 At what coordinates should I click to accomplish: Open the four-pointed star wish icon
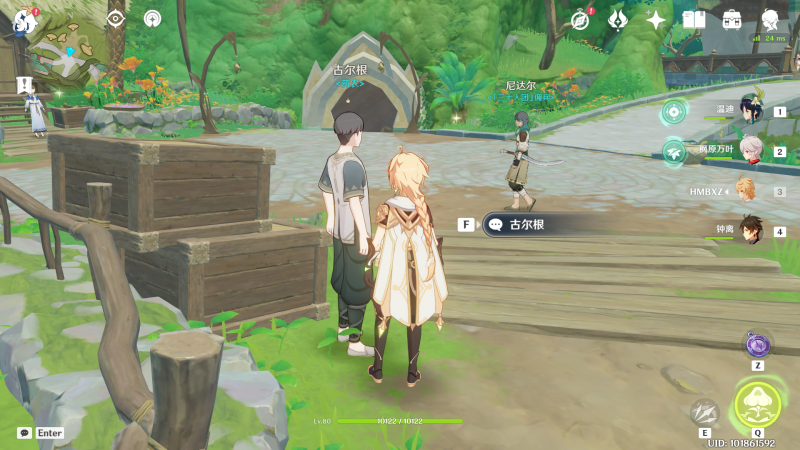point(656,20)
